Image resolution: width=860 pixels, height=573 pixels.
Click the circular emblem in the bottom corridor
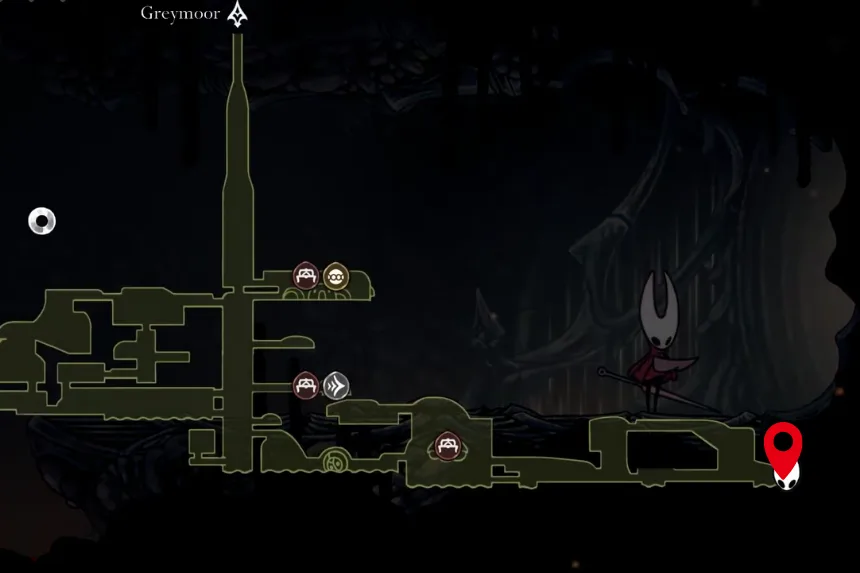334,462
